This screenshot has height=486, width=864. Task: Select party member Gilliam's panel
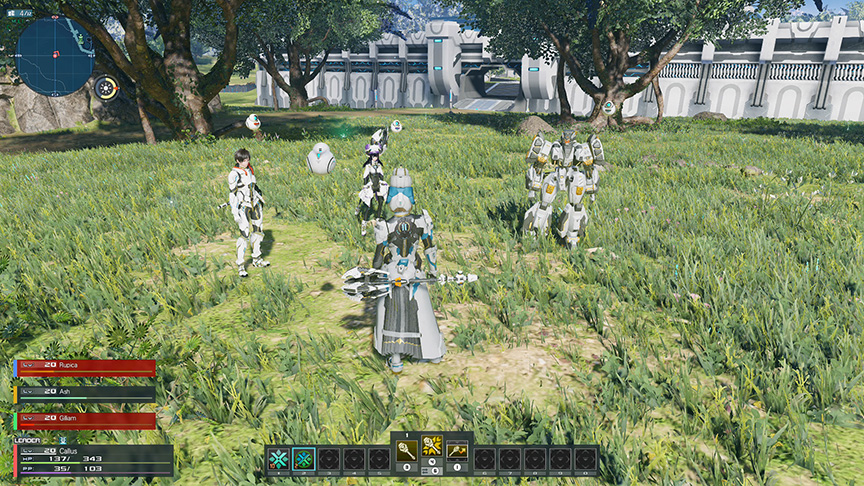86,420
